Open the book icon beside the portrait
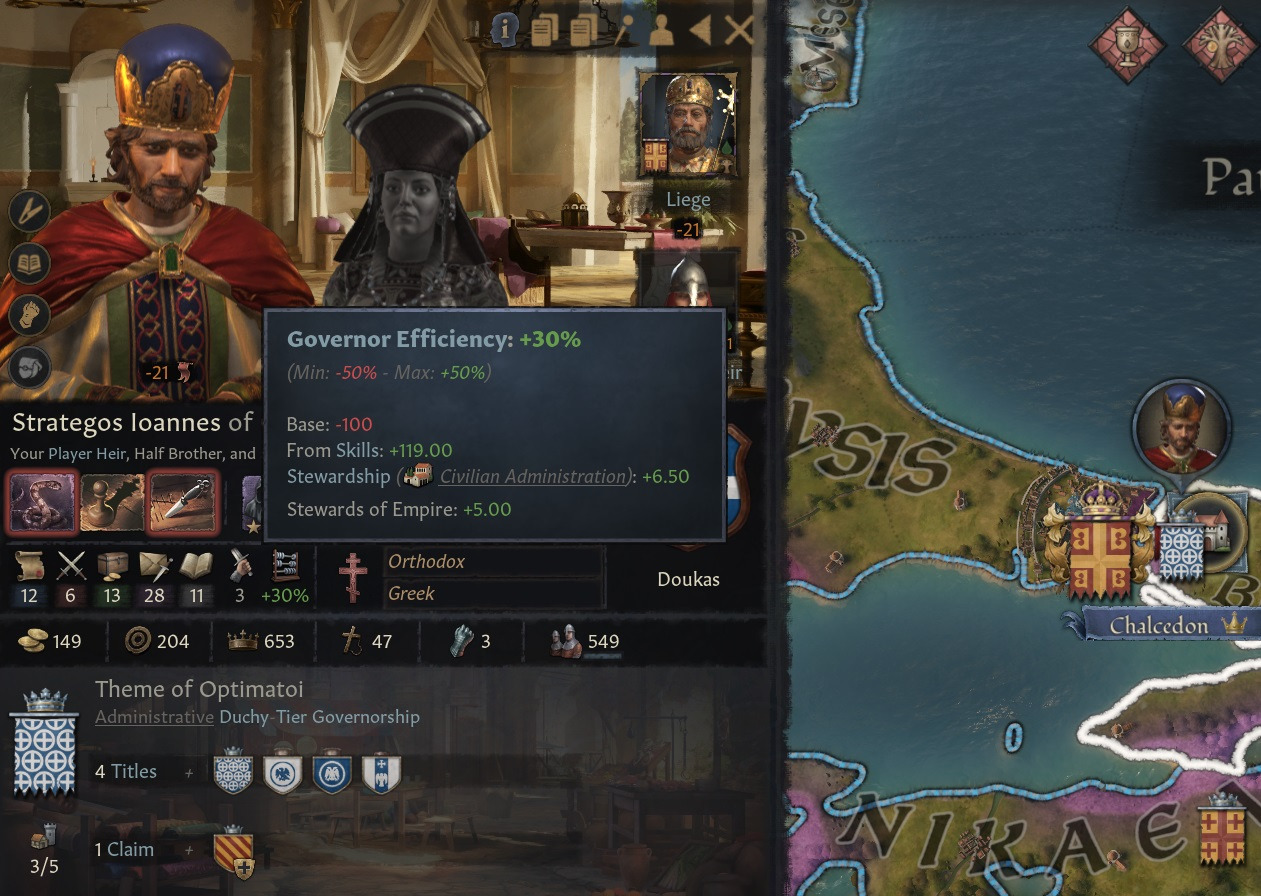 click(29, 263)
